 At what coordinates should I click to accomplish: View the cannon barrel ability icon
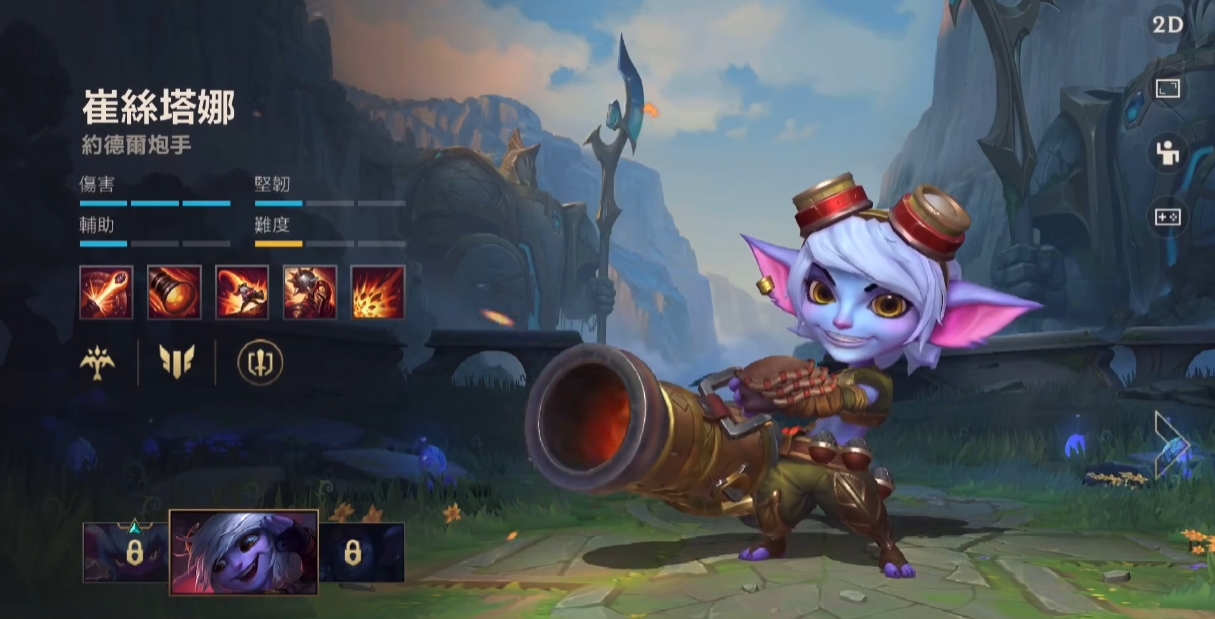click(174, 292)
